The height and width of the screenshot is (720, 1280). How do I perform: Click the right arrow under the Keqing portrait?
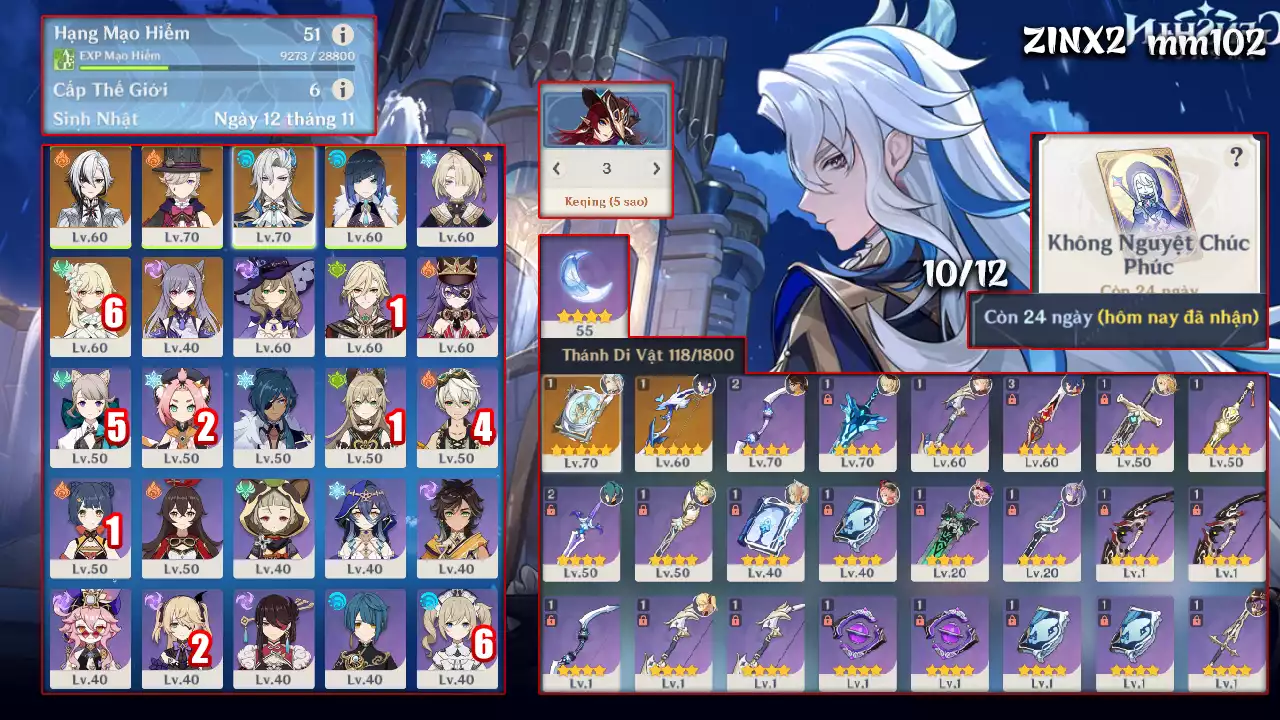(656, 169)
